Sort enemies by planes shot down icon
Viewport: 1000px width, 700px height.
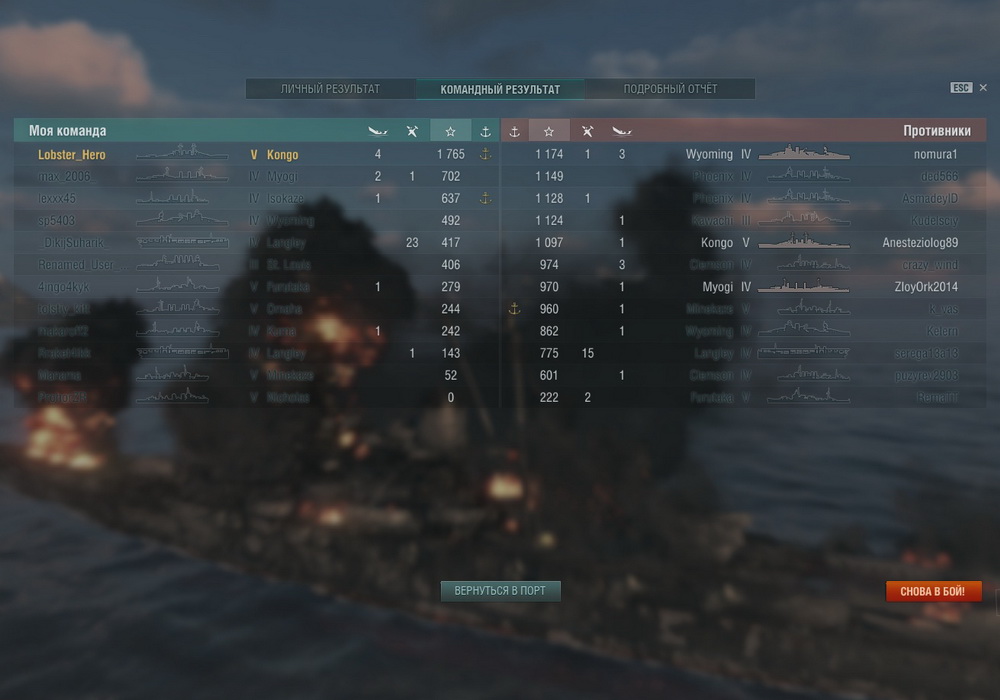click(587, 131)
